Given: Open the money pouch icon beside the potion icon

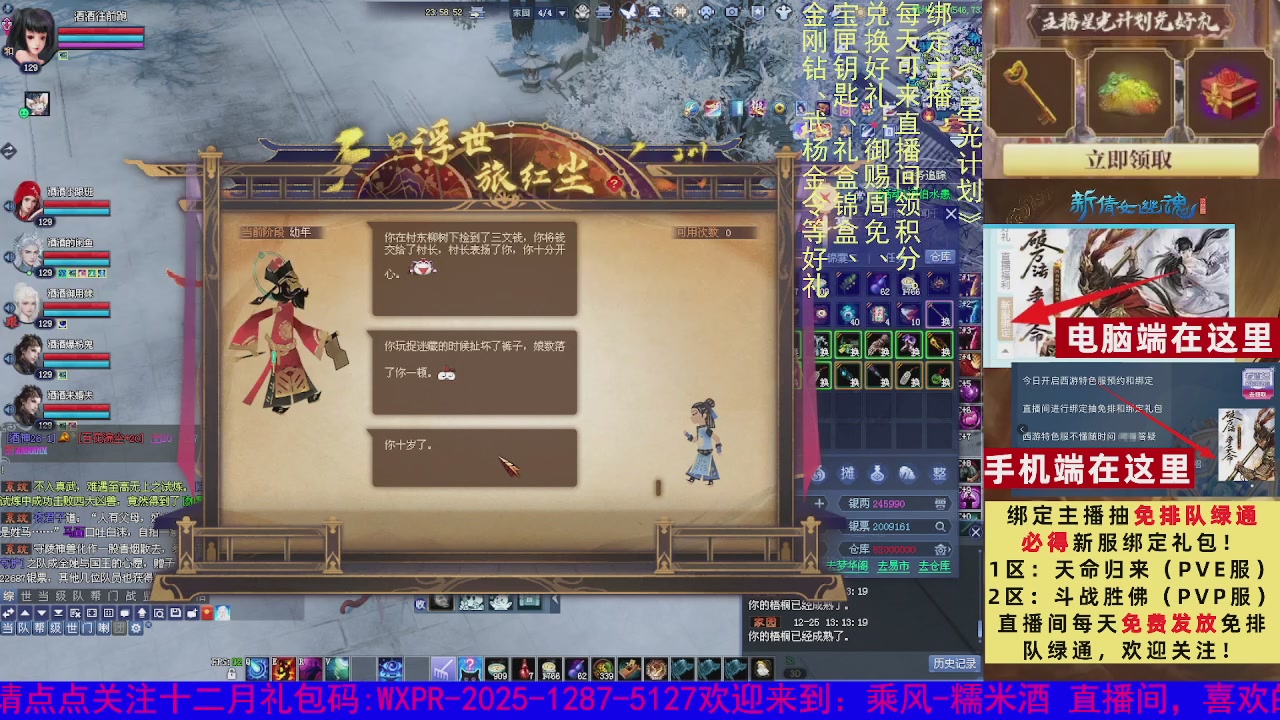Looking at the screenshot, I should pyautogui.click(x=906, y=474).
